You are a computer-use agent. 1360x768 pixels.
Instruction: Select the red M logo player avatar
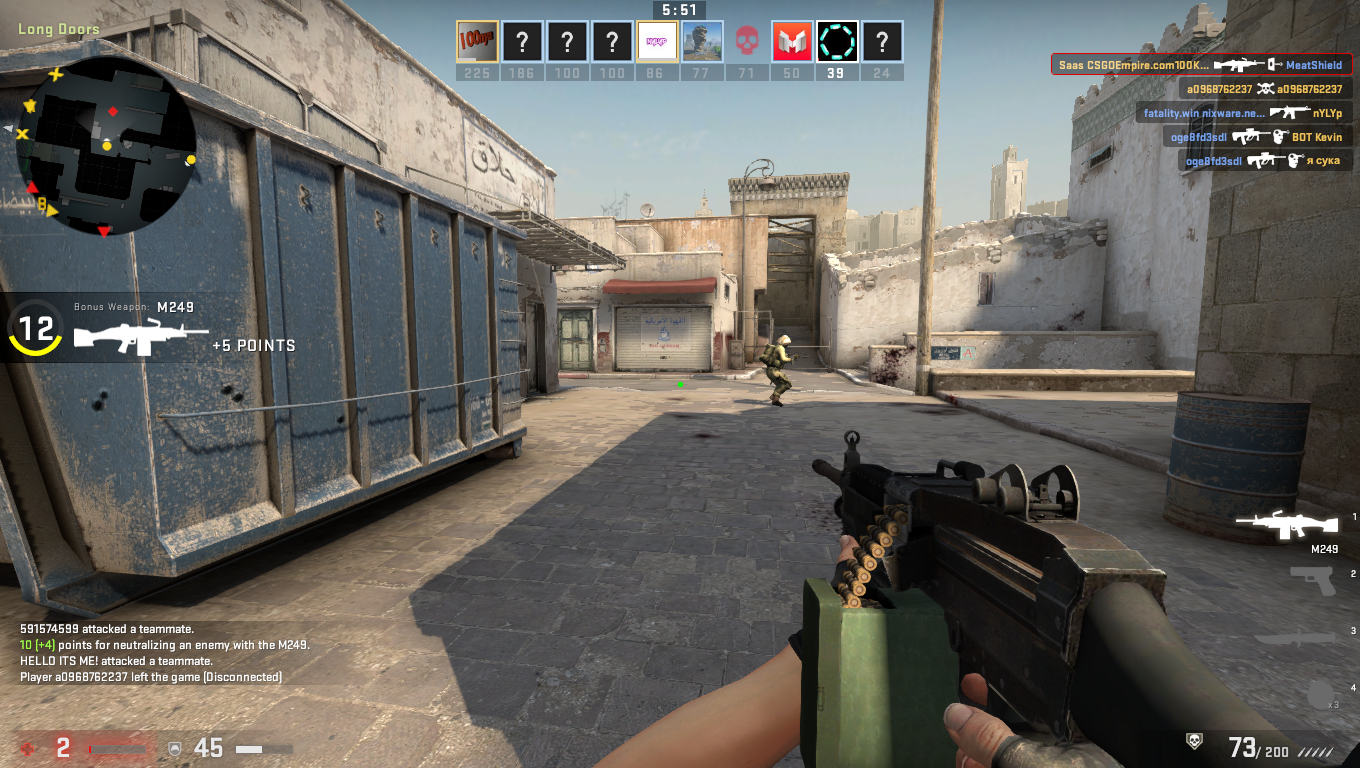click(x=792, y=42)
